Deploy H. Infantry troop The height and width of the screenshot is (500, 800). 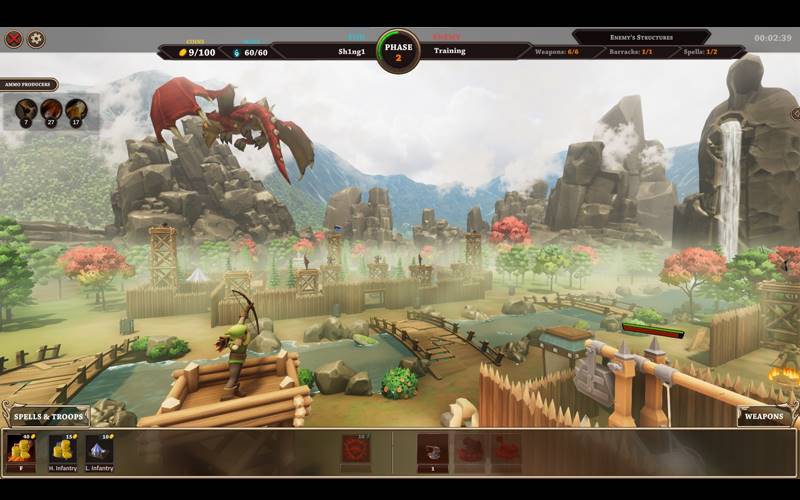click(x=64, y=451)
